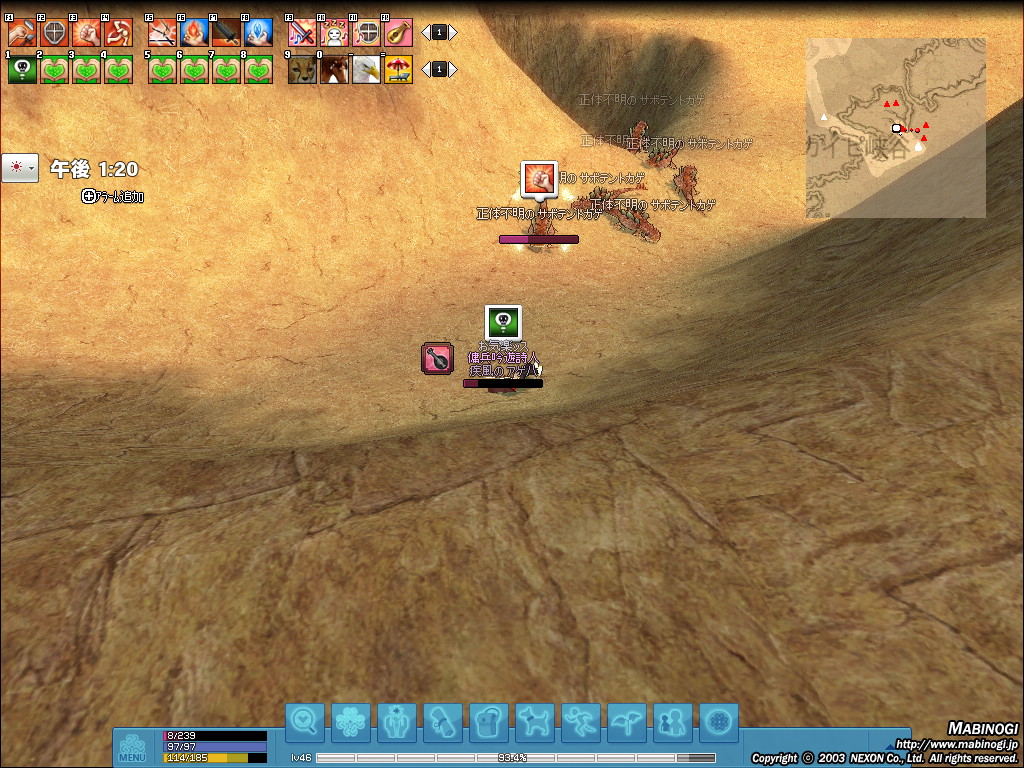Open the rolled scroll quest icon
Image resolution: width=1024 pixels, height=768 pixels.
(443, 722)
